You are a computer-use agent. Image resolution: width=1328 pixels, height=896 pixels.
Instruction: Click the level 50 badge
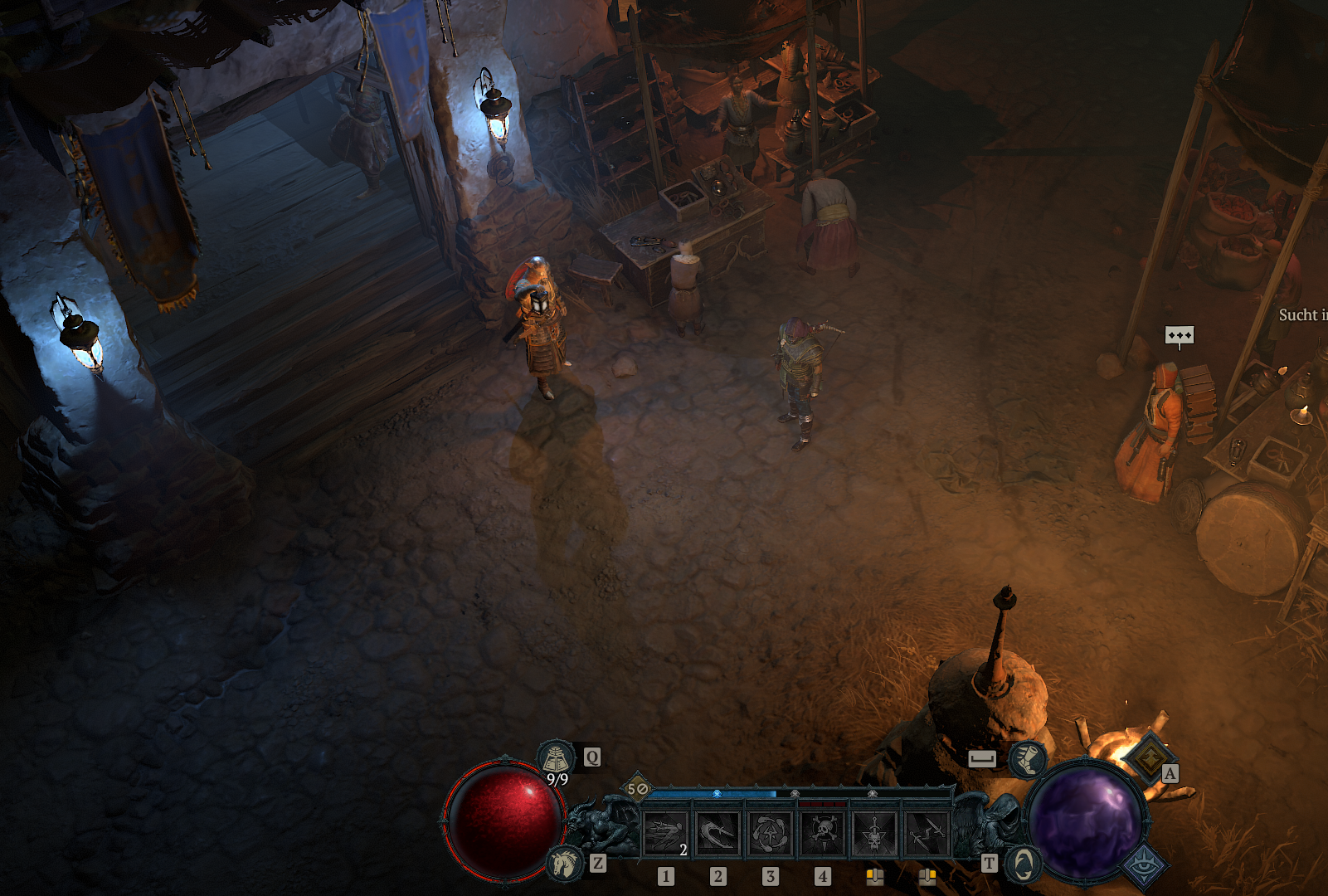(637, 789)
